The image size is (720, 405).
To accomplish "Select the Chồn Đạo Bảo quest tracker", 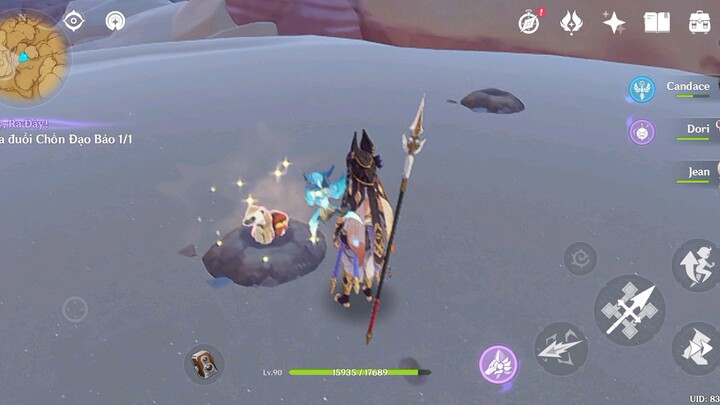I will [67, 139].
